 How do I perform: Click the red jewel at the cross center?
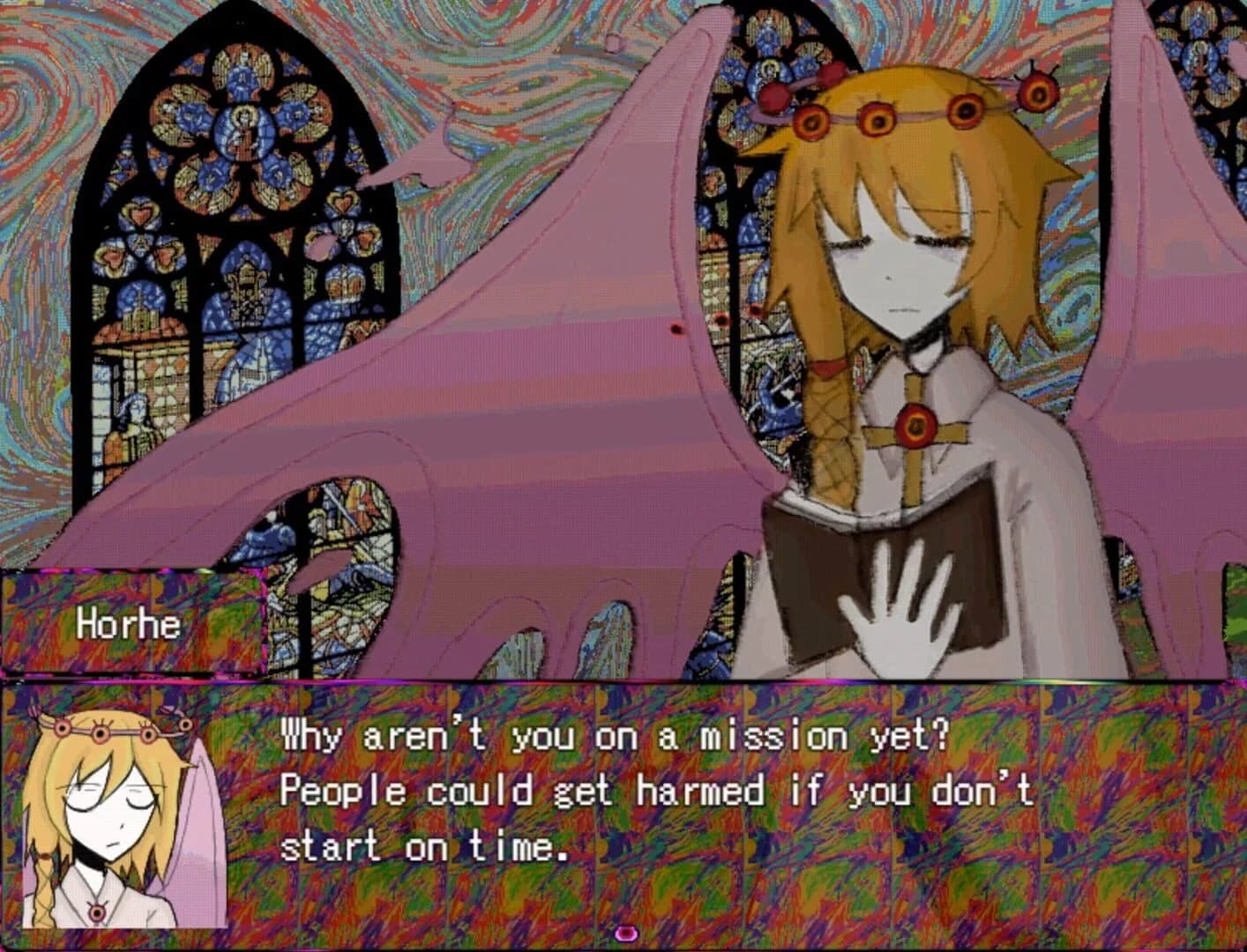(915, 426)
